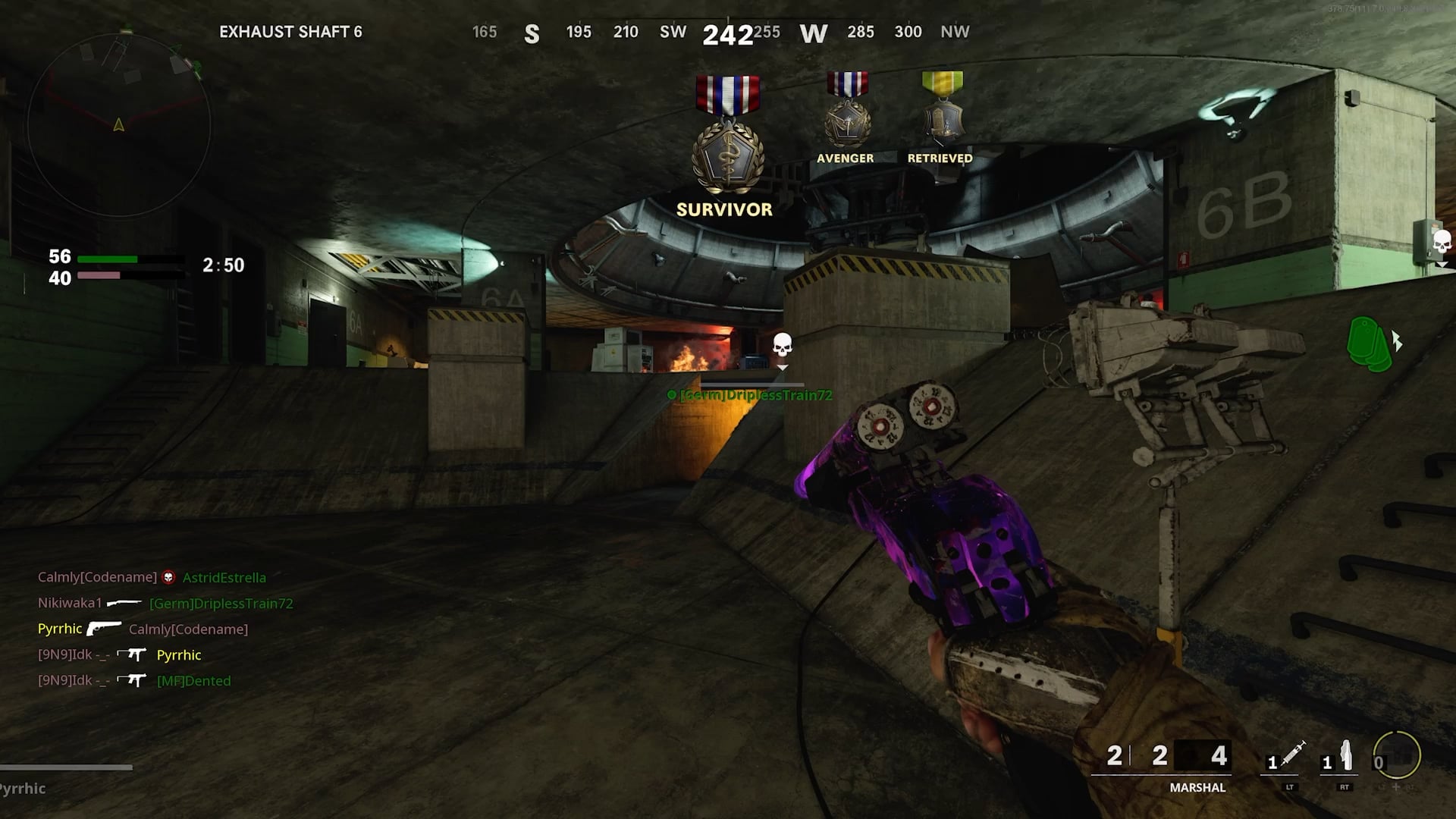Click the Nikiwaka1 kill feed entry
Image resolution: width=1456 pixels, height=819 pixels.
pos(165,604)
